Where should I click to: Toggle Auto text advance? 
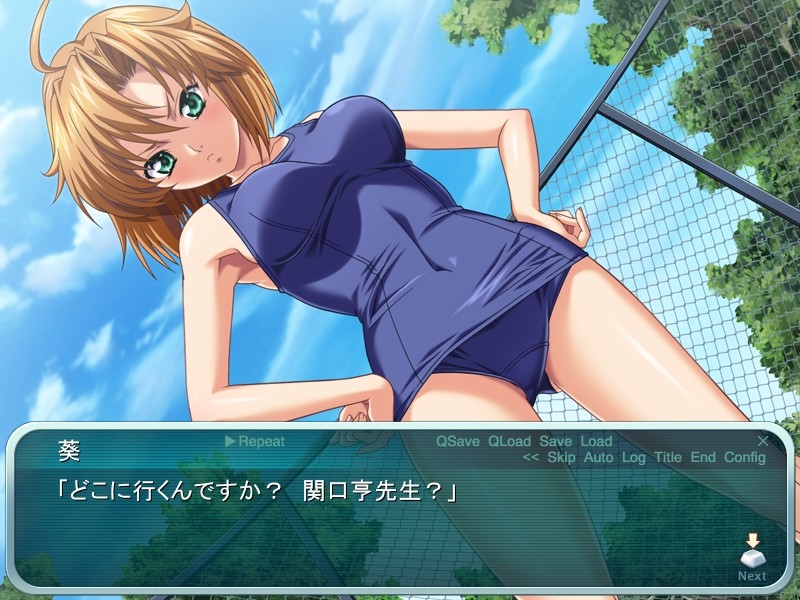(x=599, y=458)
